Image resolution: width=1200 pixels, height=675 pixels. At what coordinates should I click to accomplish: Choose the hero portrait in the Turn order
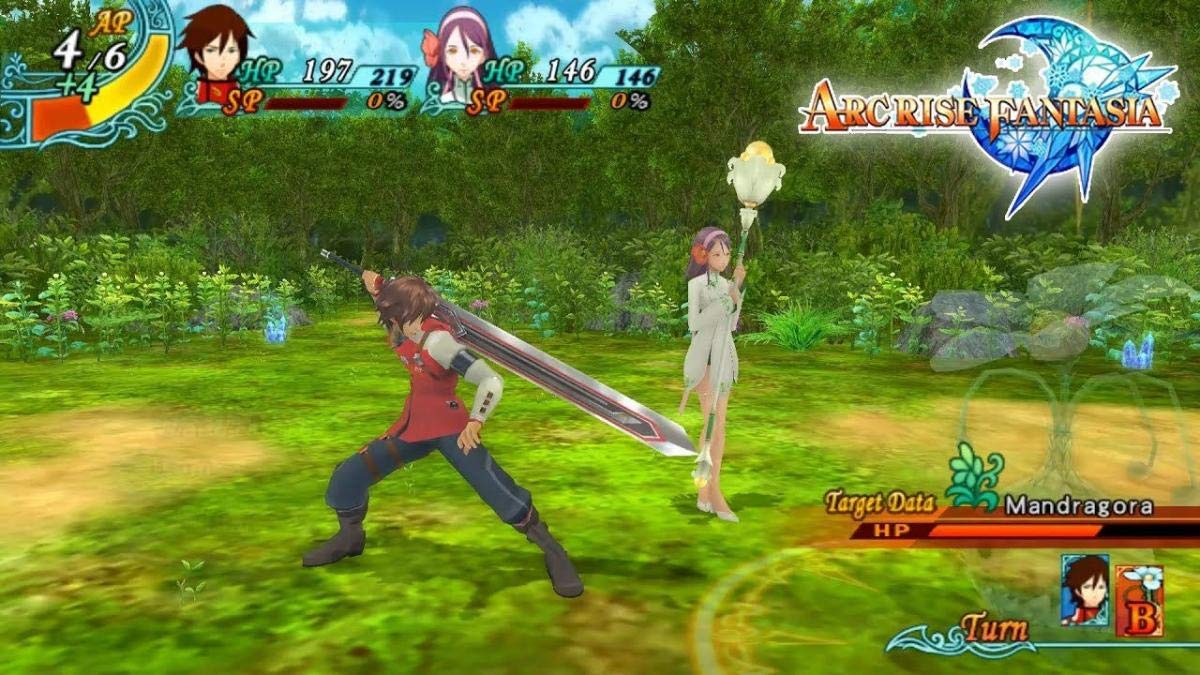(1084, 590)
